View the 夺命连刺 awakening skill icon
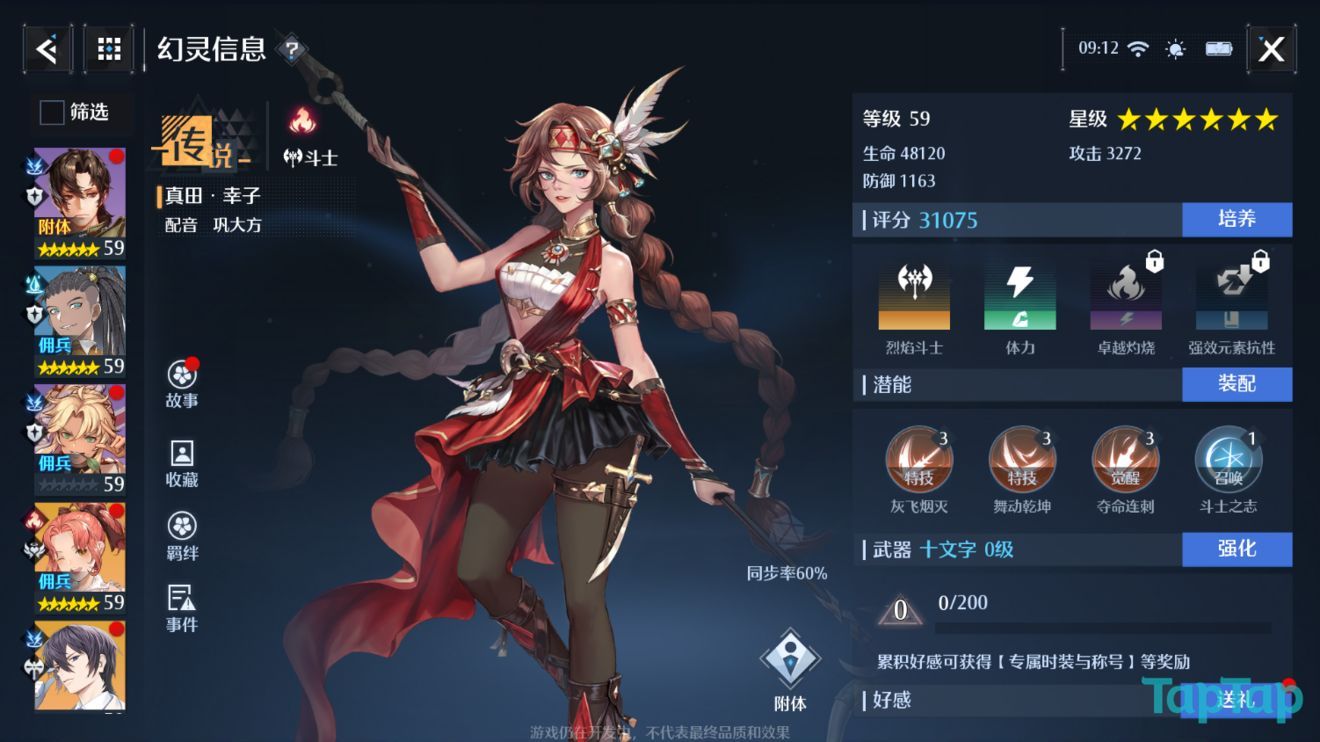 coord(1124,458)
